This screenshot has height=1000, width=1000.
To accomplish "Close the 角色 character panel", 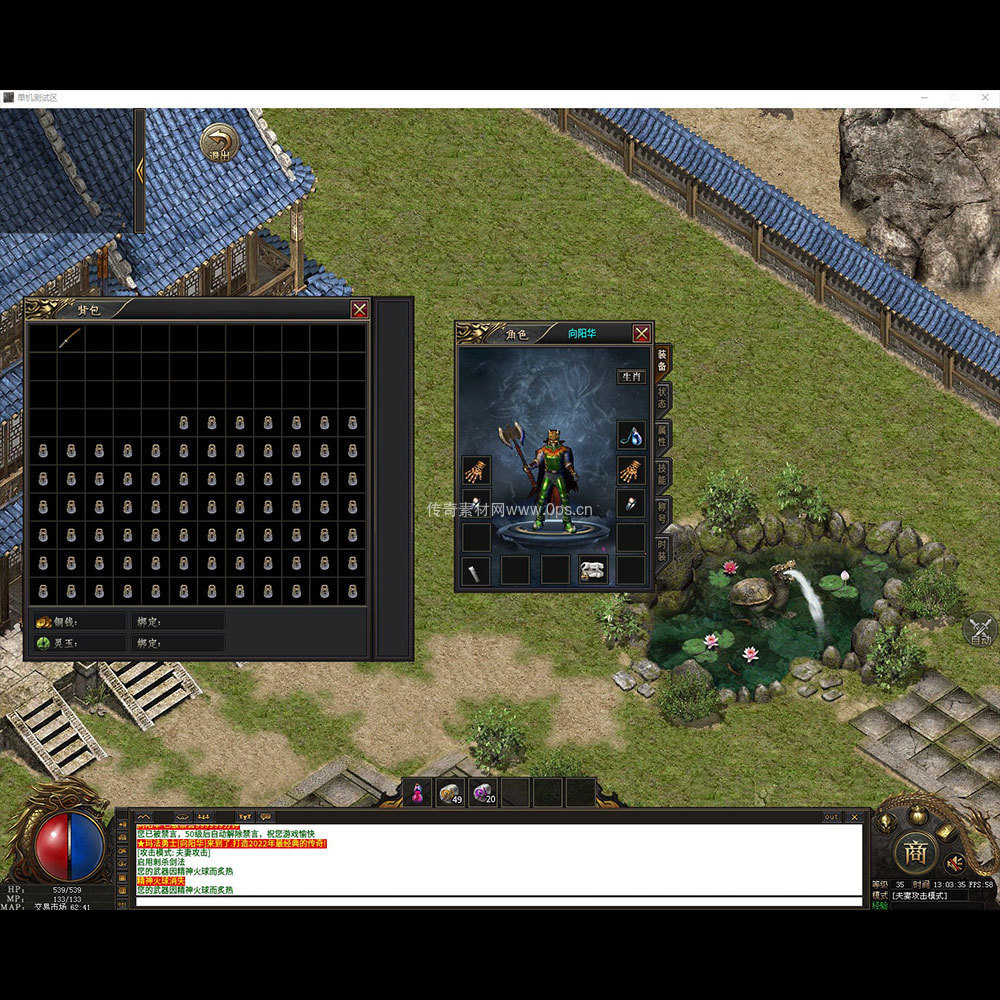I will coord(642,333).
